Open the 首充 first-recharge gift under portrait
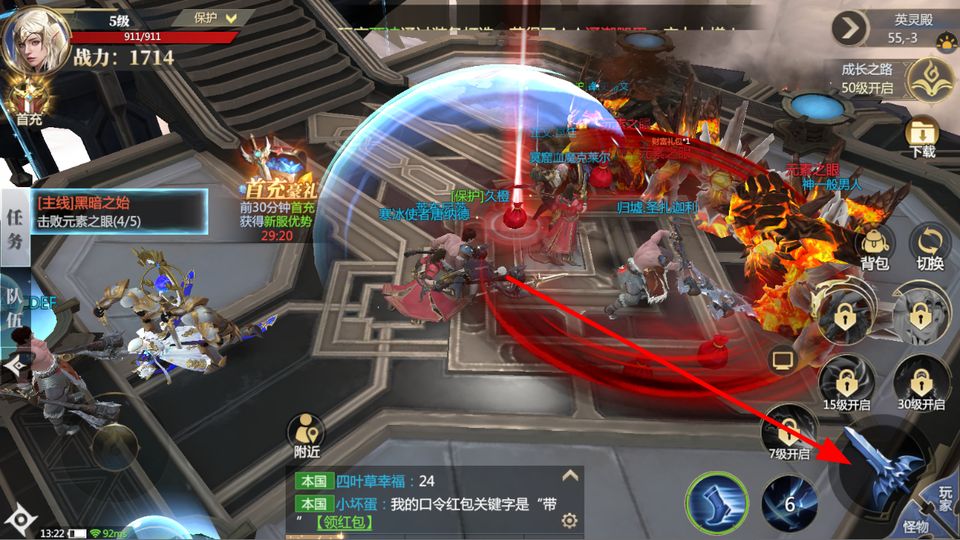Image resolution: width=960 pixels, height=540 pixels. point(28,103)
